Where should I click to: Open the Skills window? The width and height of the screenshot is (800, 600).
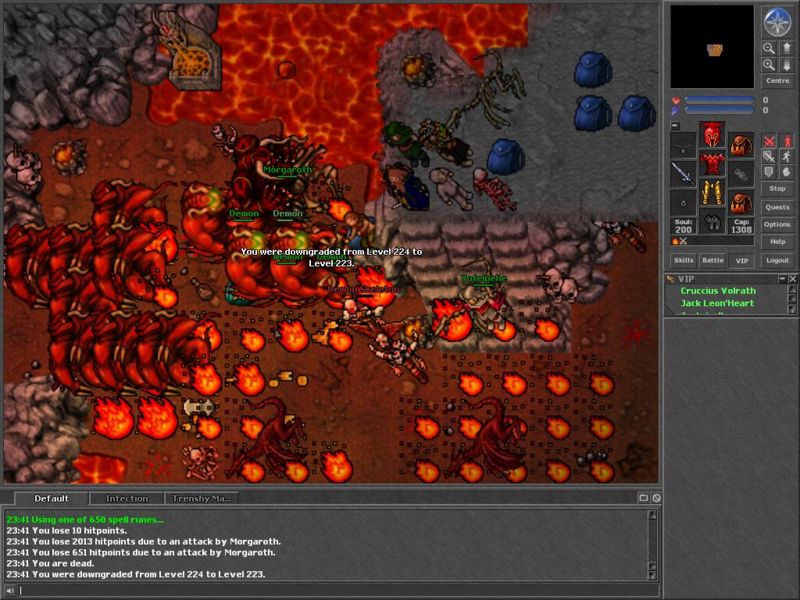pyautogui.click(x=684, y=260)
